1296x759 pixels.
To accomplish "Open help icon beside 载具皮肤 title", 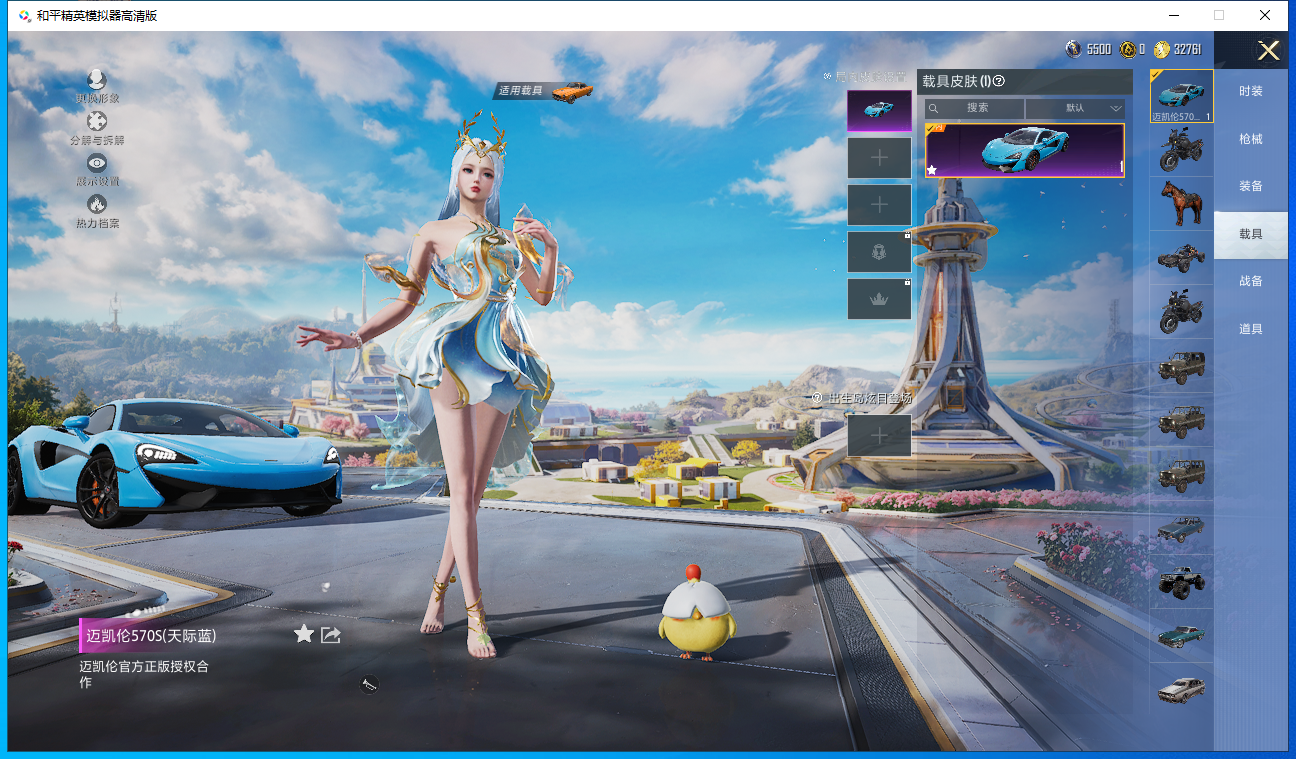I will point(998,82).
